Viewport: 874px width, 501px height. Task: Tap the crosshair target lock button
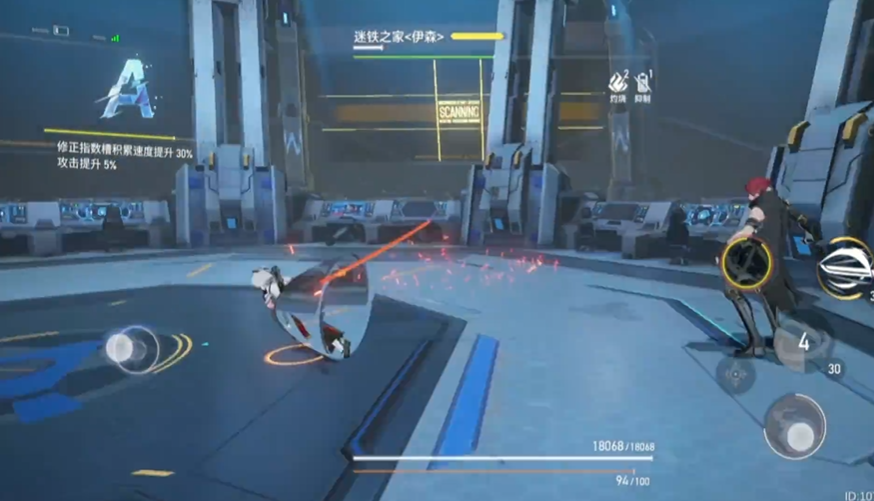(737, 375)
